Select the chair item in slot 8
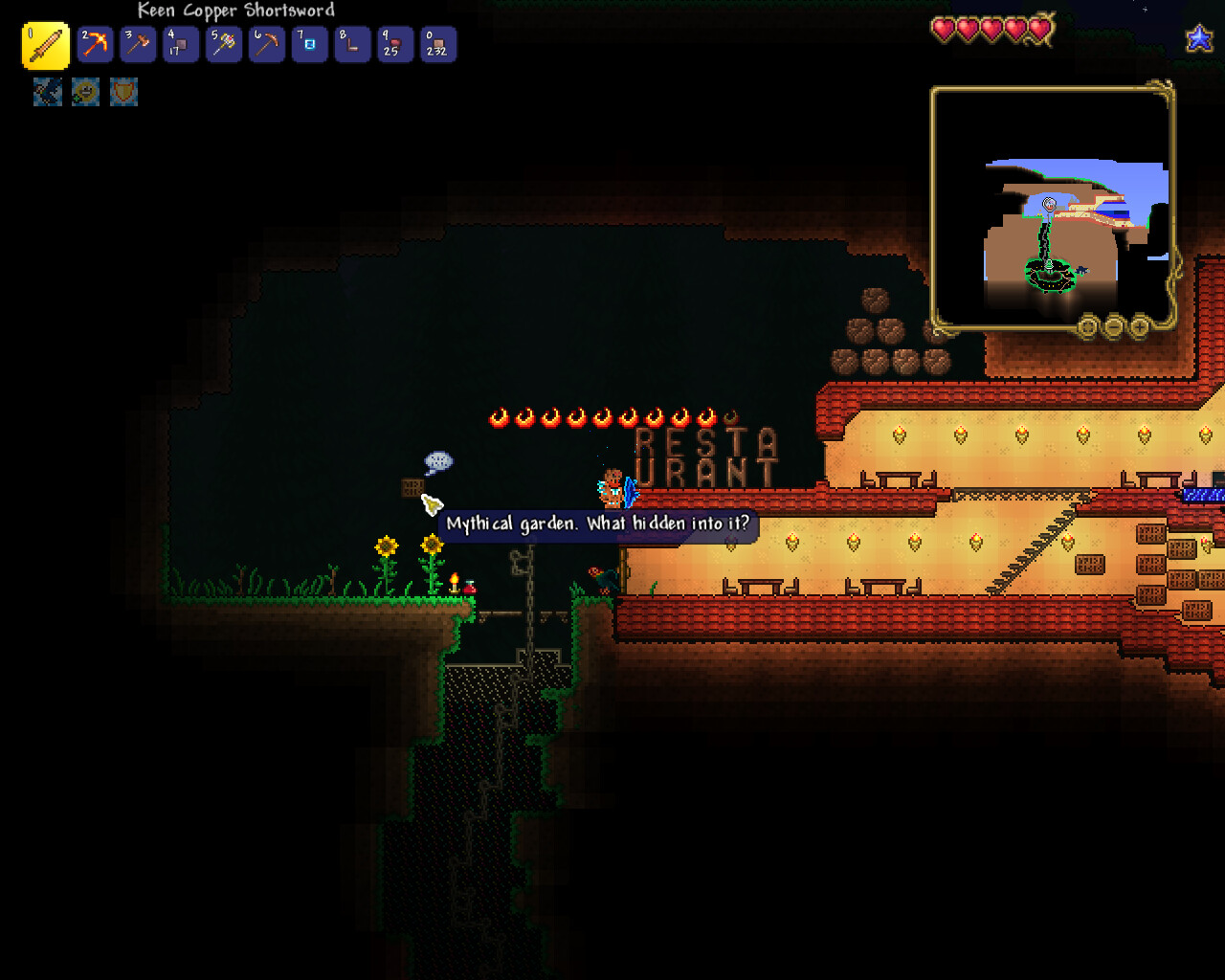 [352, 45]
